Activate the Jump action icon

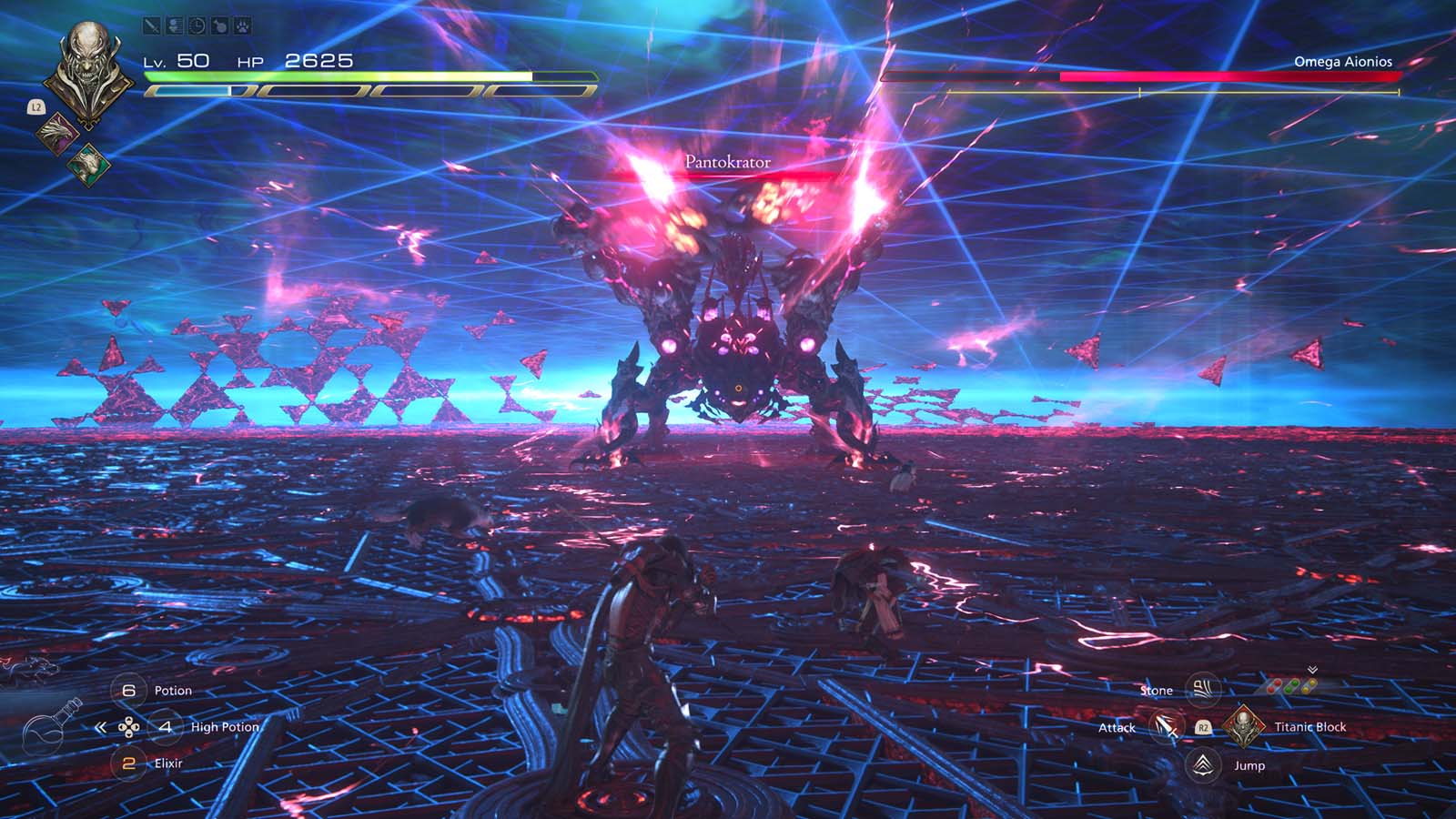pos(1203,765)
